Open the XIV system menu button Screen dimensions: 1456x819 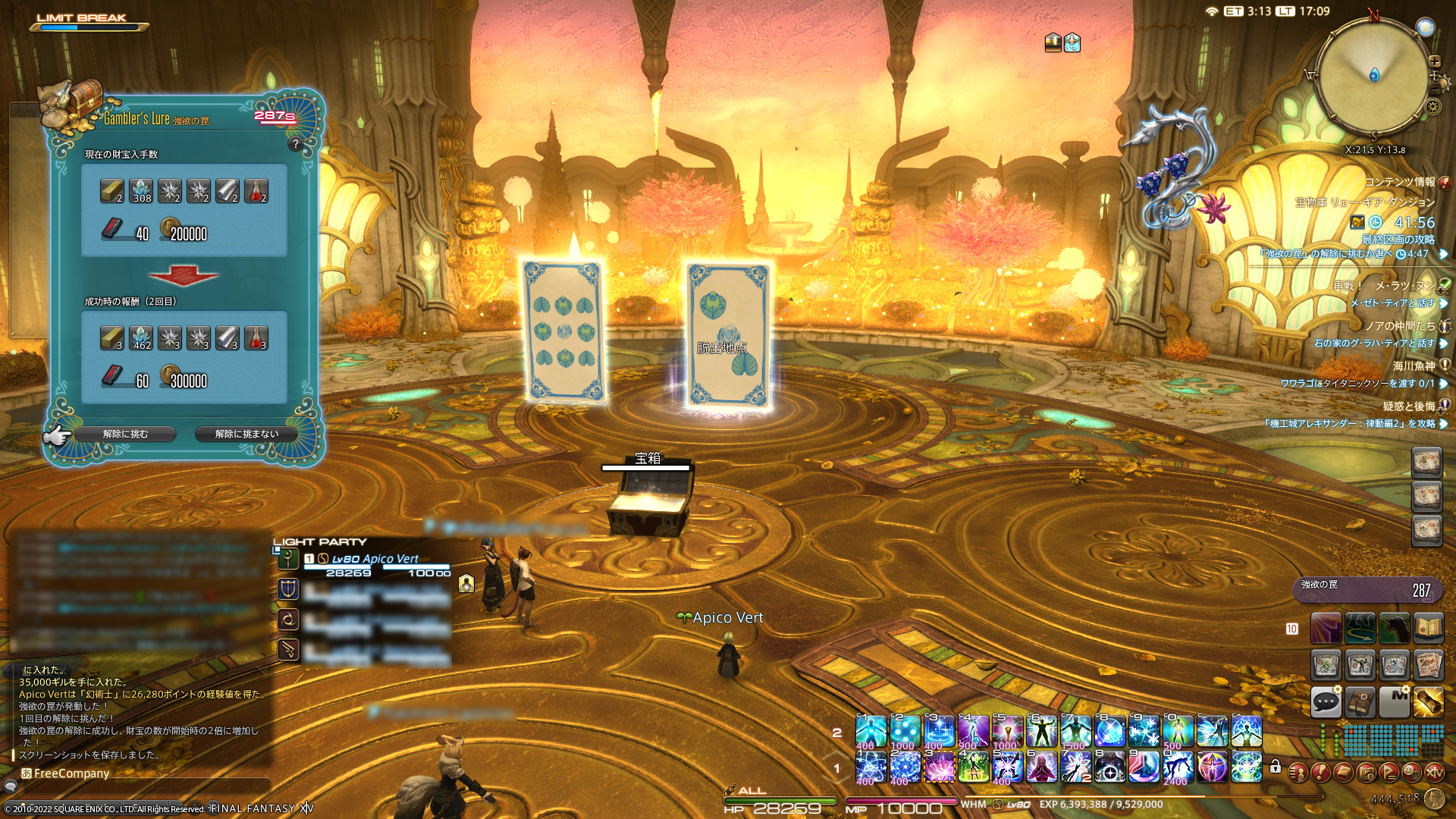click(x=1434, y=772)
